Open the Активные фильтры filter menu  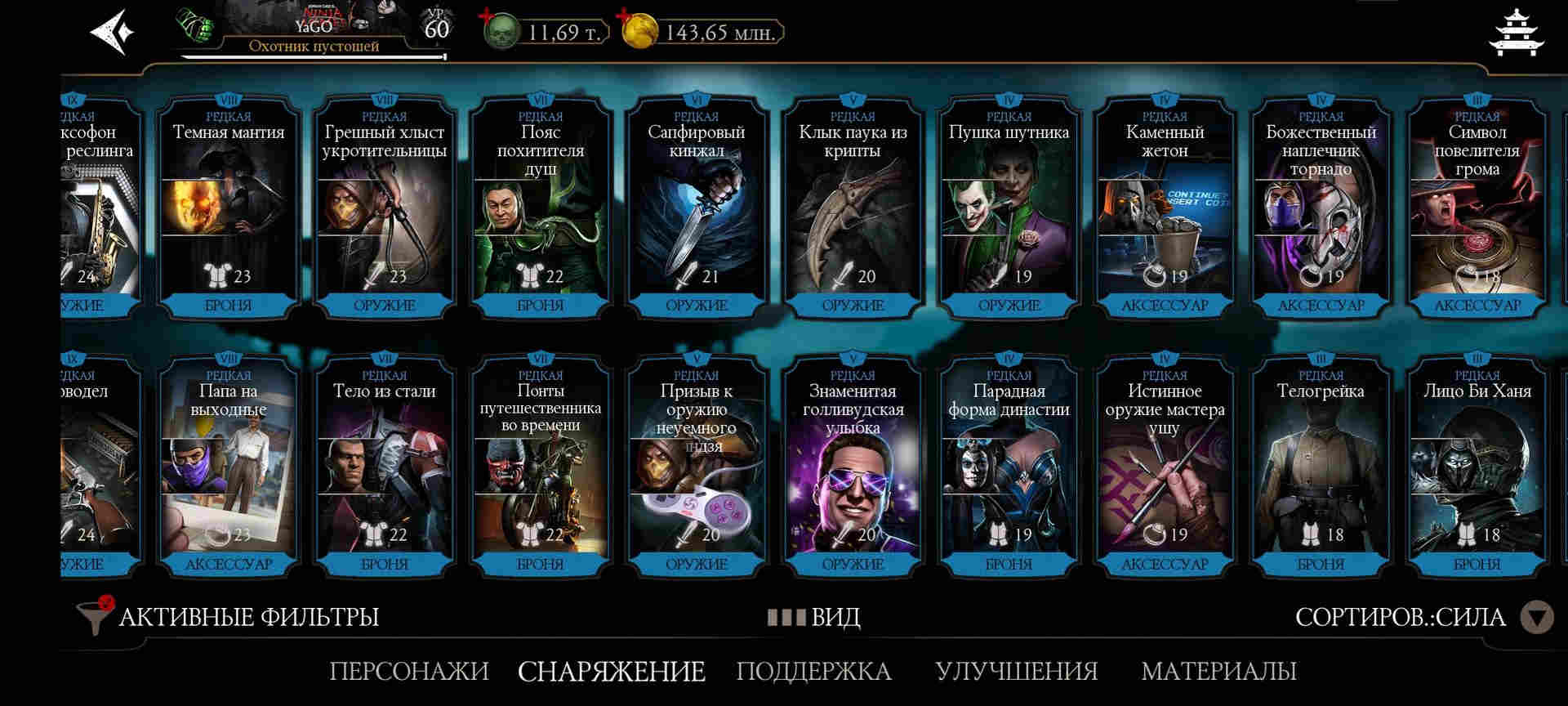coord(229,617)
